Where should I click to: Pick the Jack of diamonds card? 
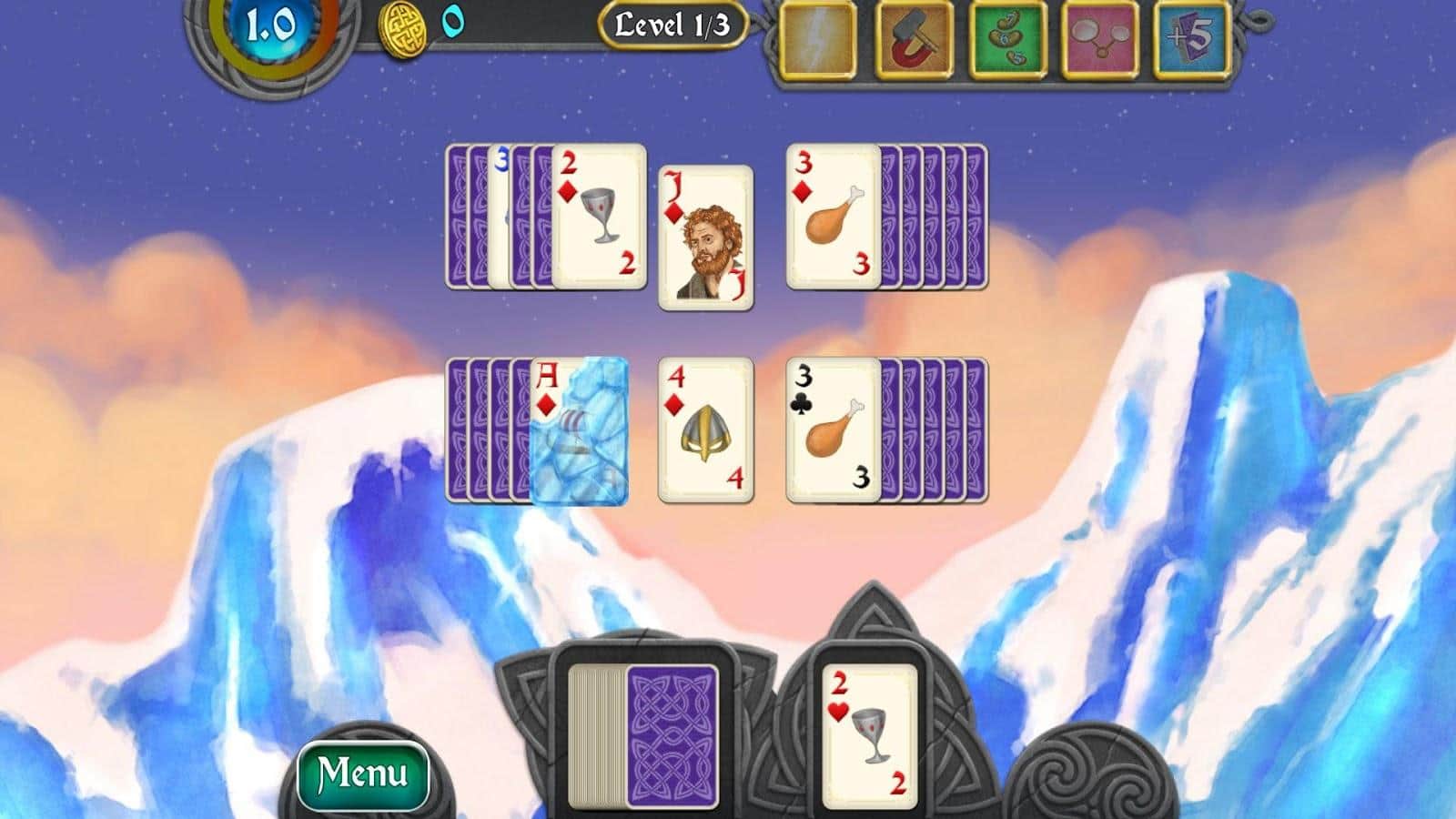(705, 238)
